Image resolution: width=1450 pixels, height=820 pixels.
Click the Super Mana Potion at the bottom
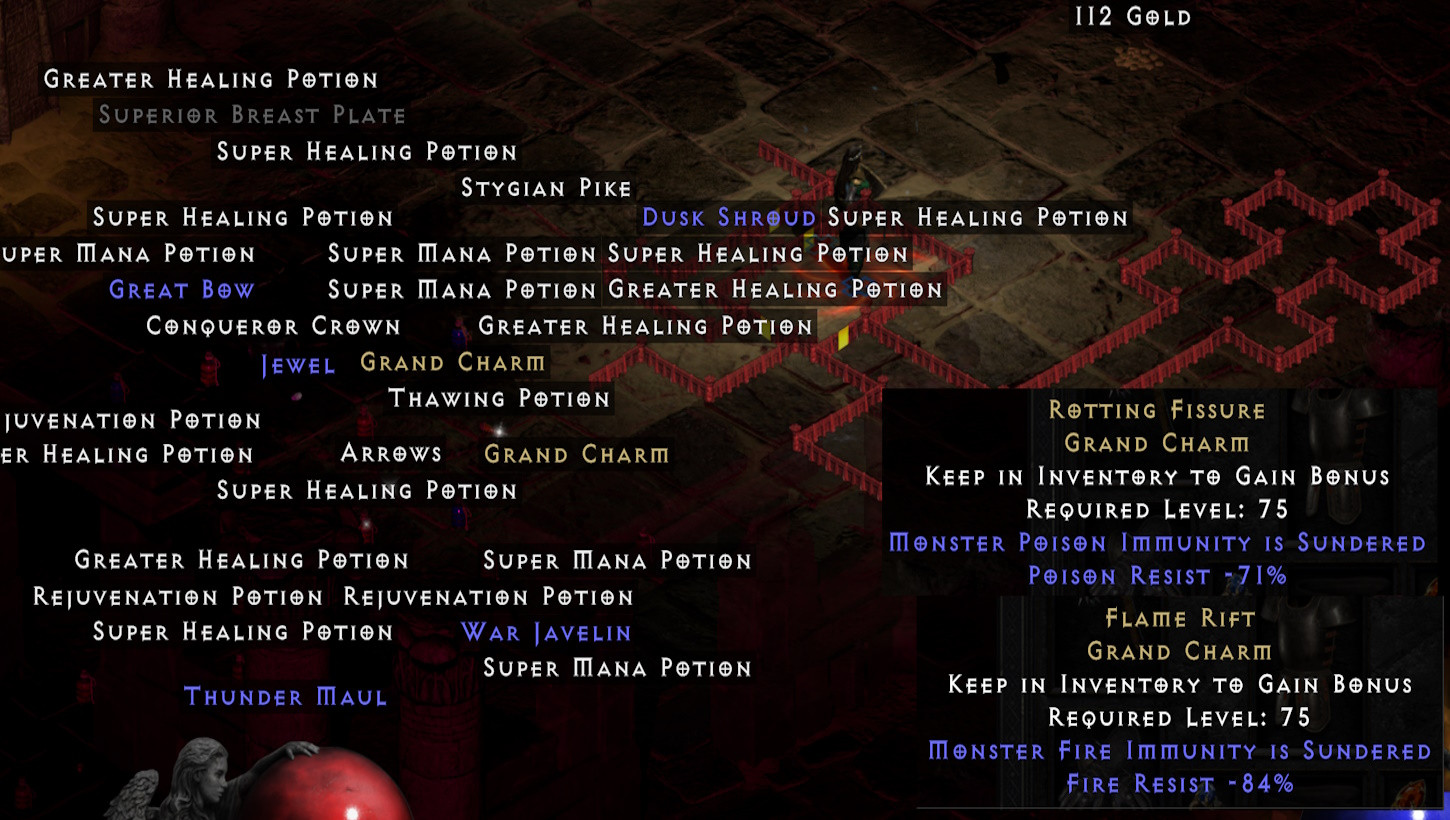coord(616,667)
